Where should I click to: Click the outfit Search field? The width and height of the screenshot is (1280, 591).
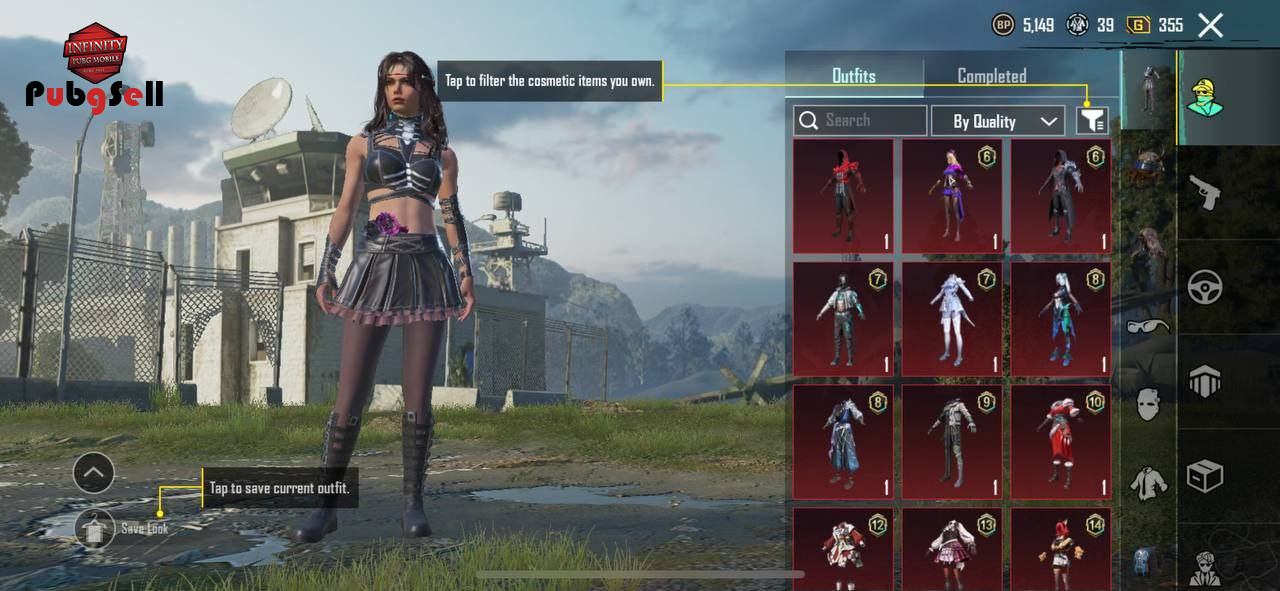pyautogui.click(x=860, y=121)
